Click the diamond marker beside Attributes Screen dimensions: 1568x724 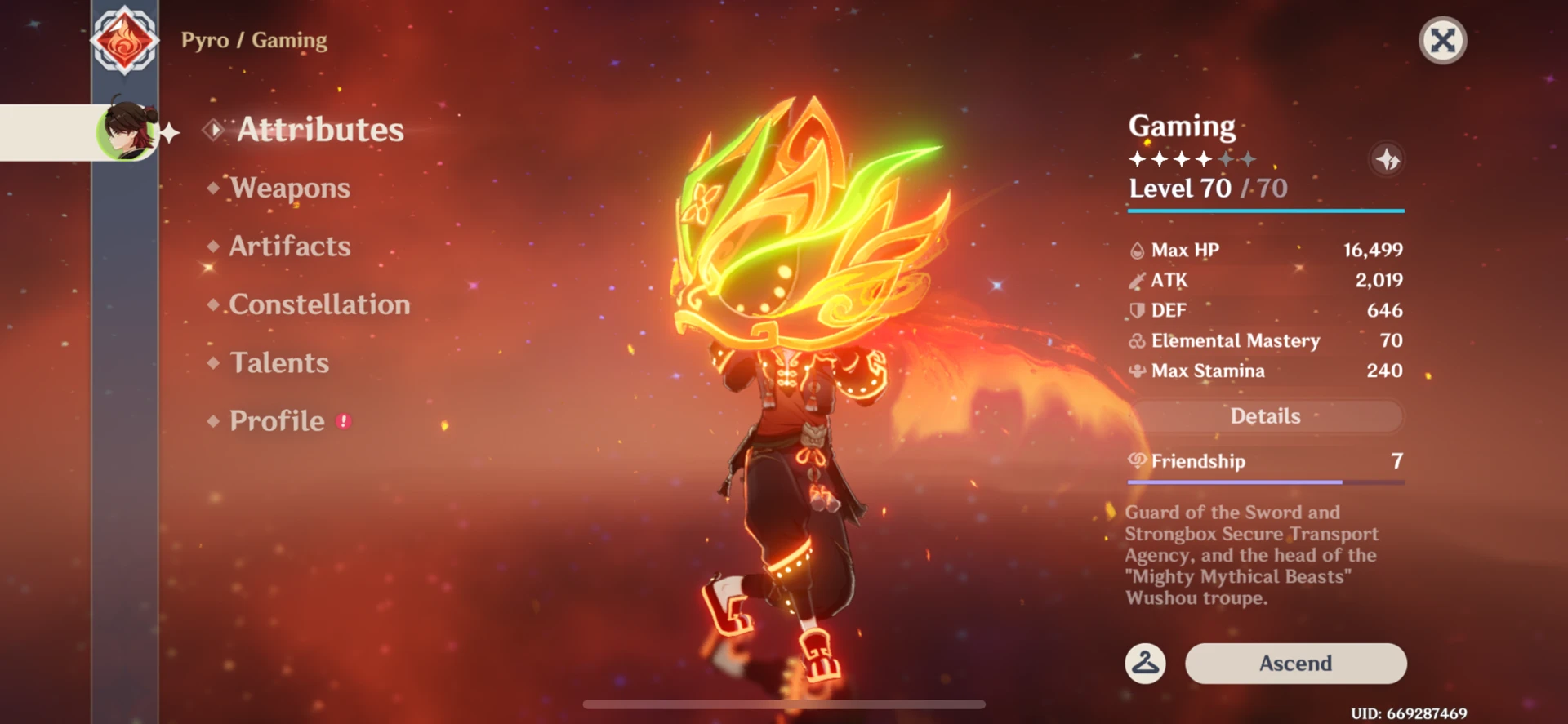213,128
